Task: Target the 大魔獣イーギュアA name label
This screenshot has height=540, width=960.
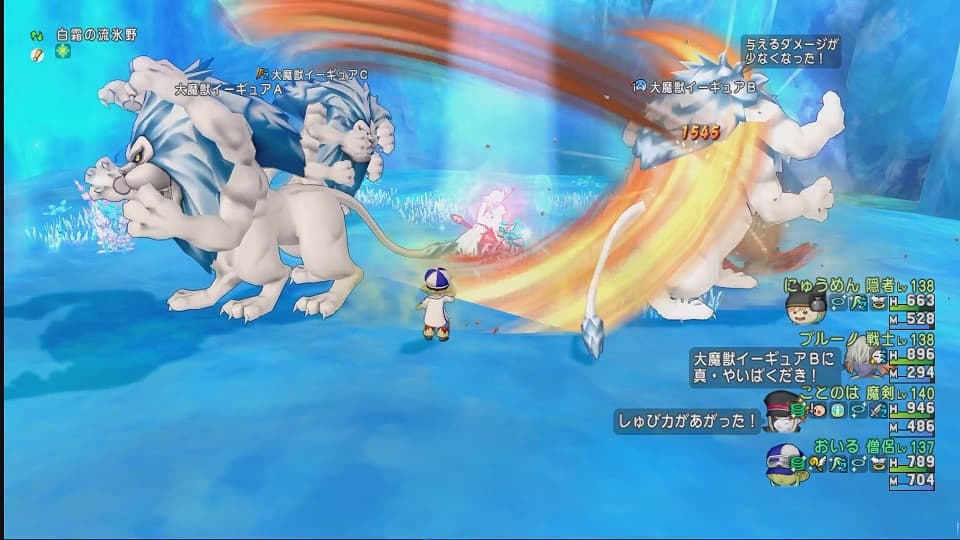Action: (228, 89)
